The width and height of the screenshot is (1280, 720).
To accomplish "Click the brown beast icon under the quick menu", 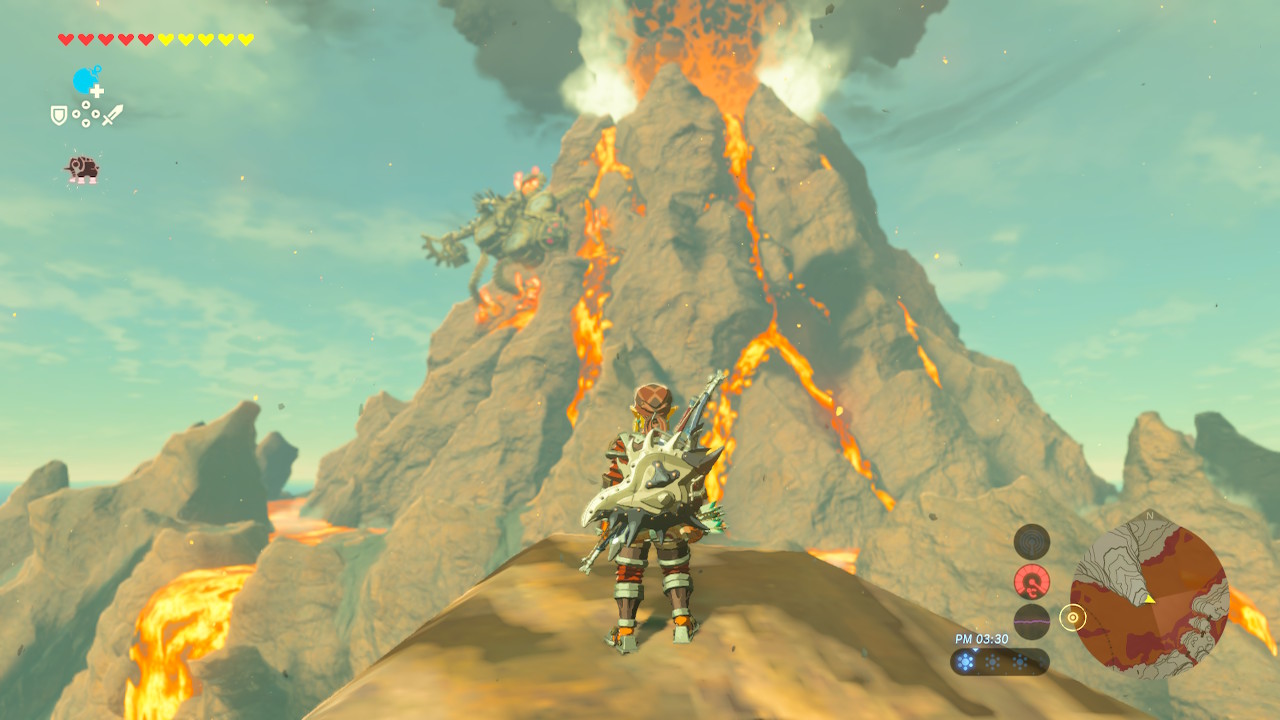I will 82,168.
